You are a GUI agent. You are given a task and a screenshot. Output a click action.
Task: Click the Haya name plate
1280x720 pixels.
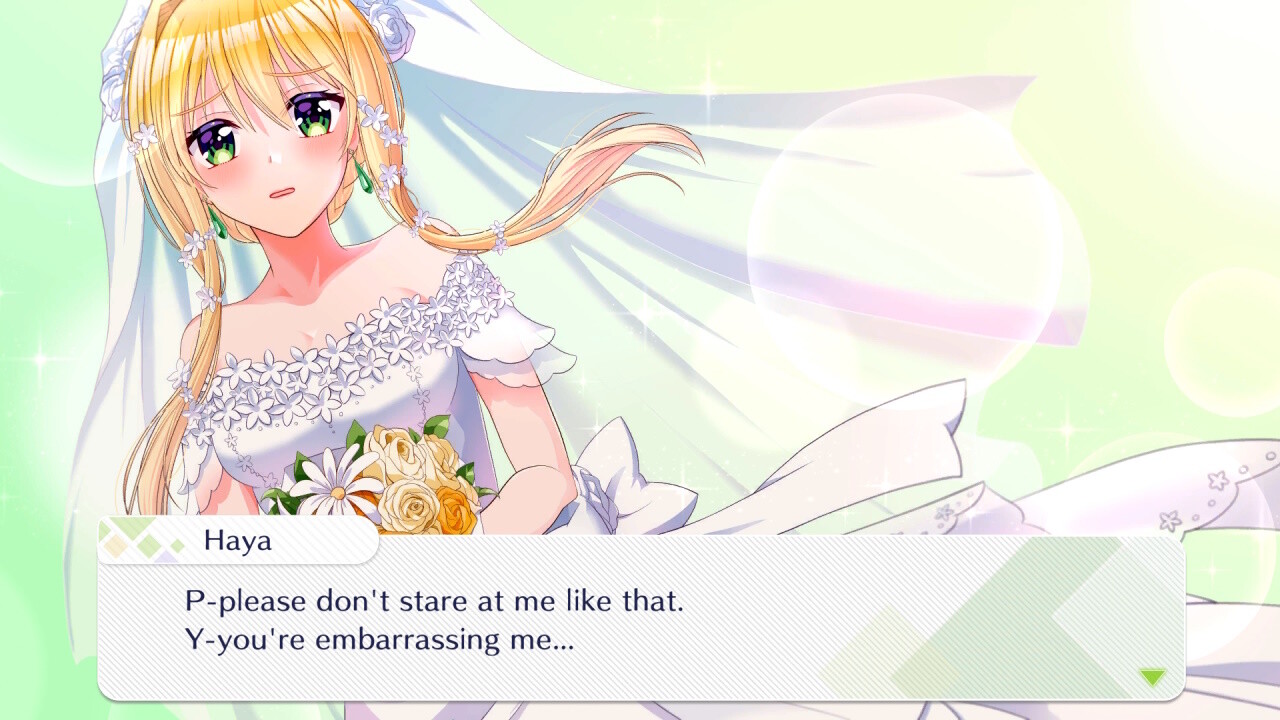pos(238,541)
